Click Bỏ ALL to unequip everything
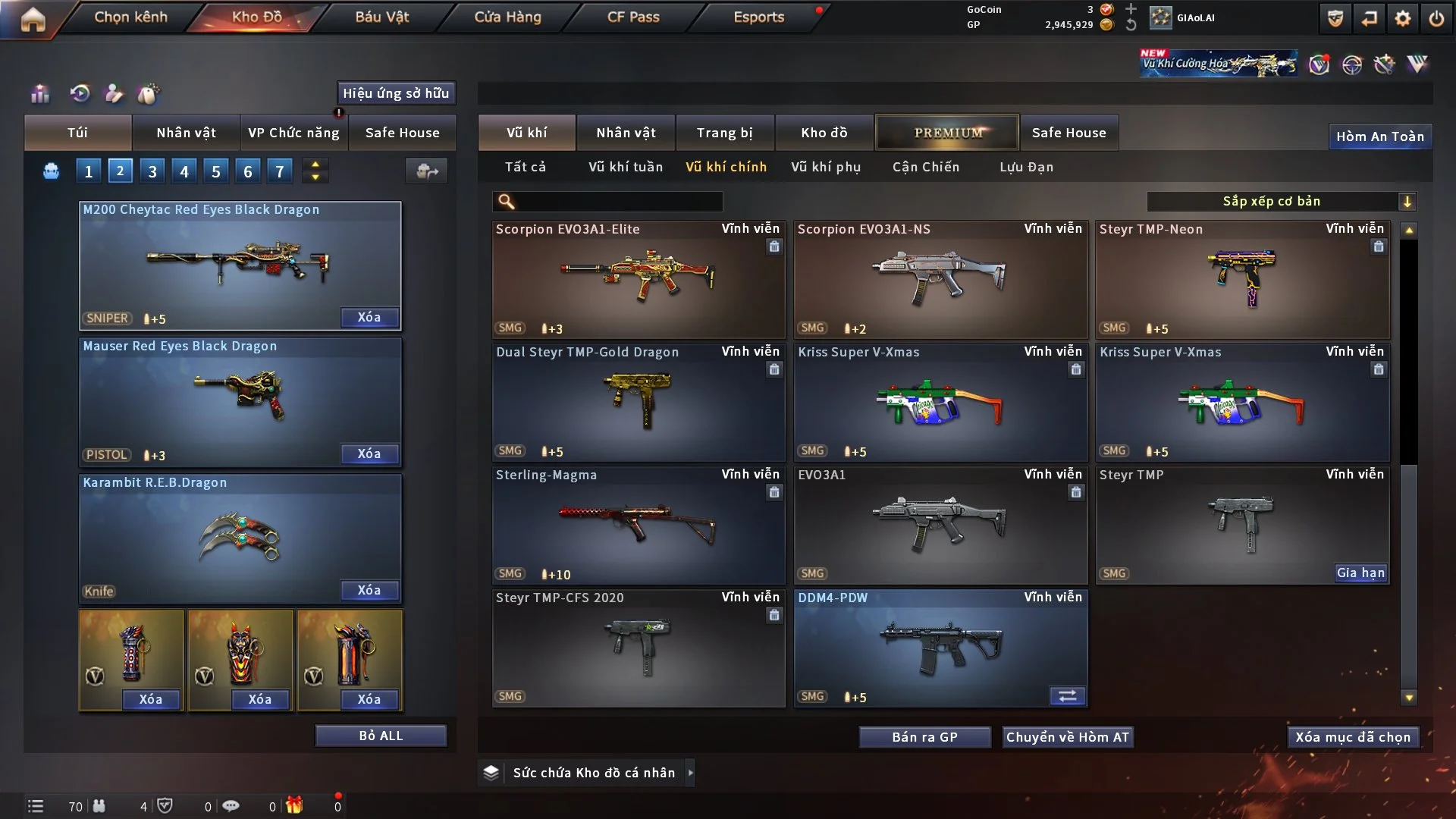The height and width of the screenshot is (819, 1456). click(381, 736)
